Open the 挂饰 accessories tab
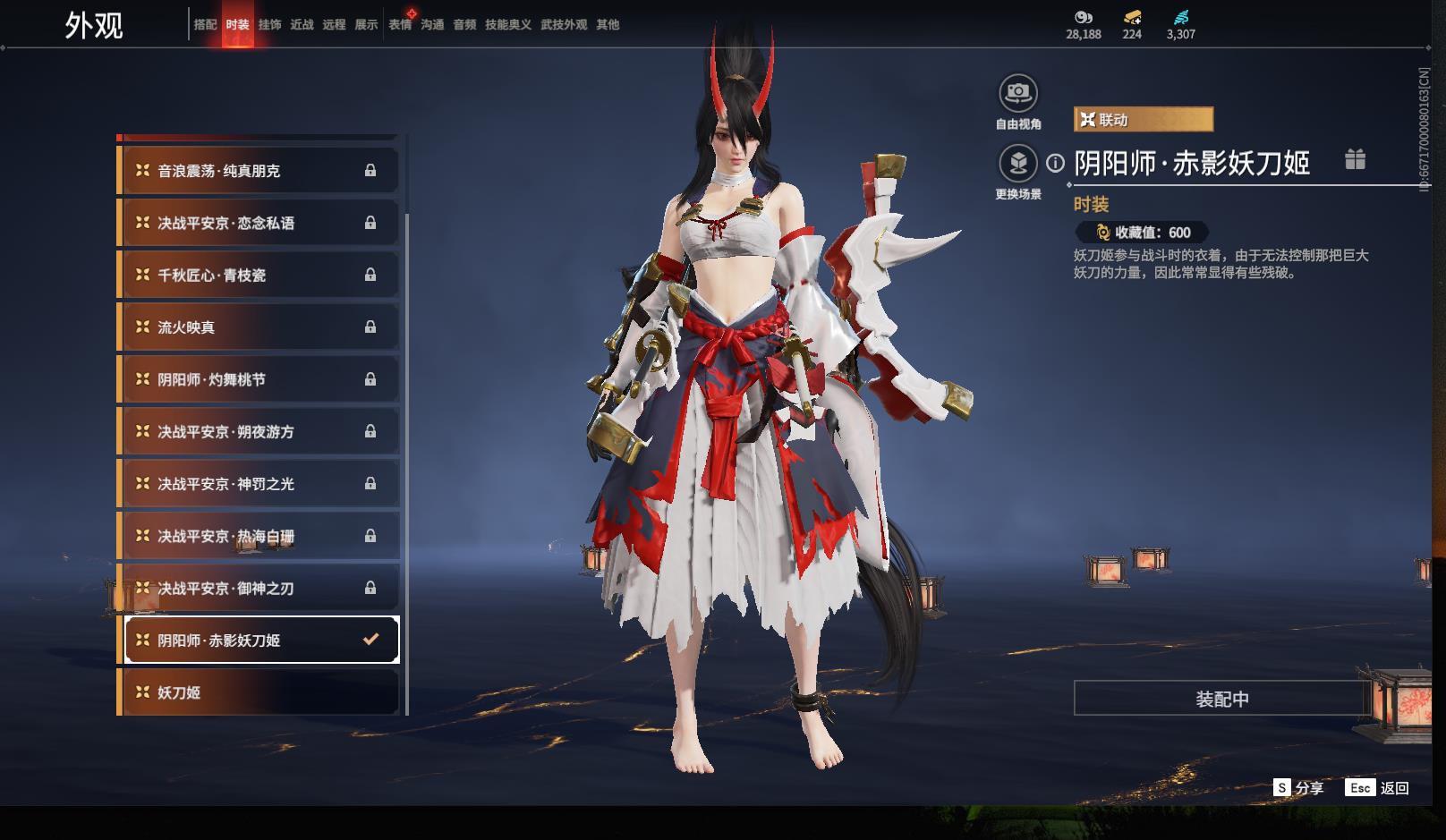 269,25
